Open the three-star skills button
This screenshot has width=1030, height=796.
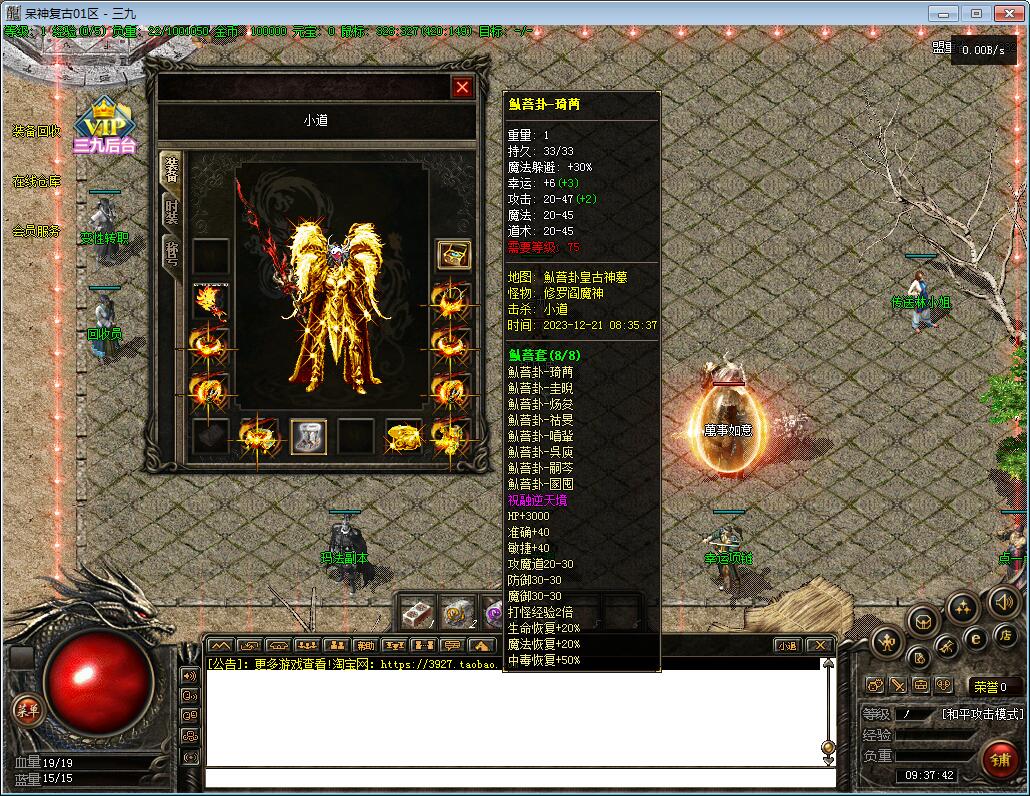[962, 607]
